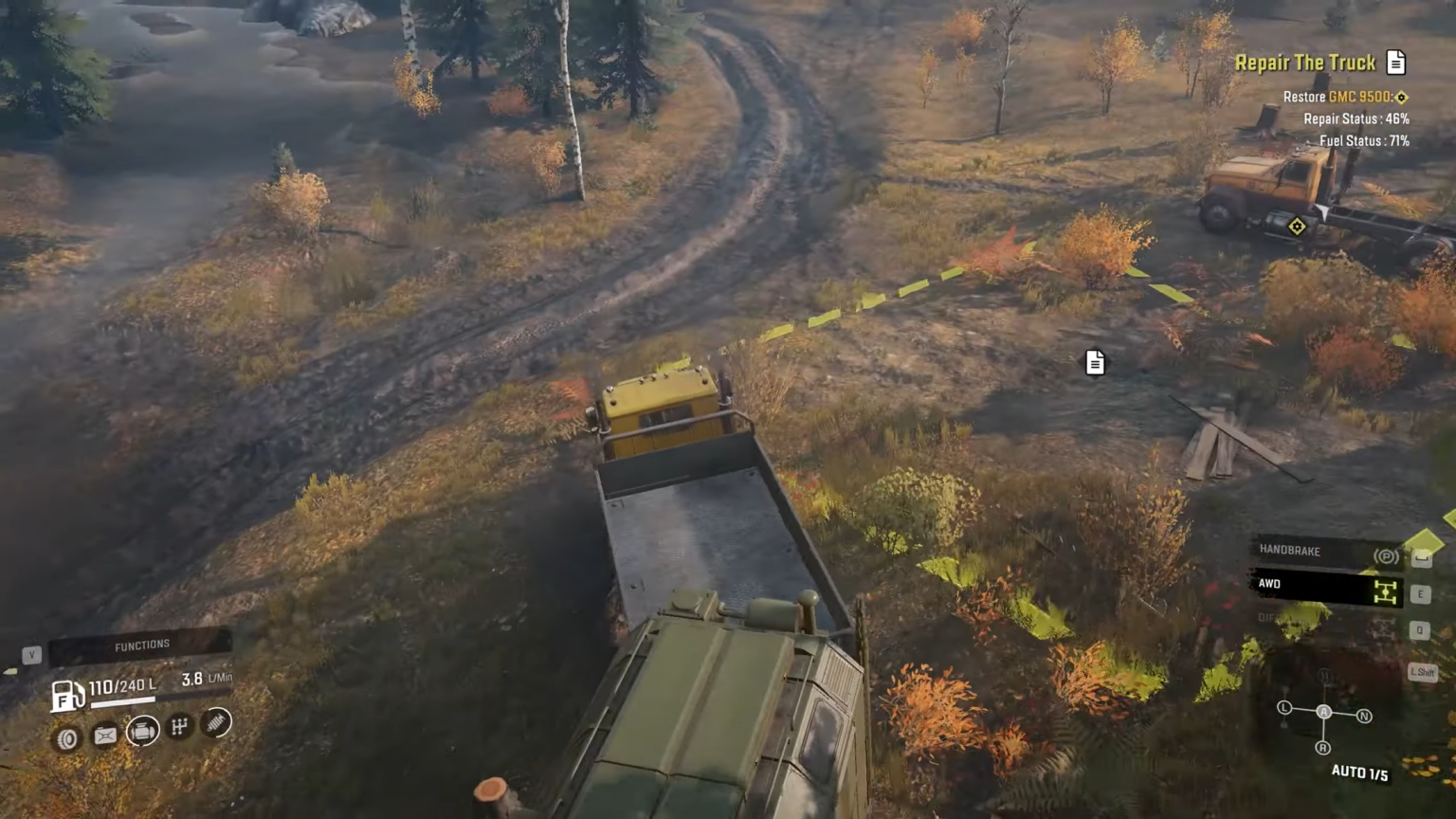The width and height of the screenshot is (1456, 819).
Task: Click the winch cable icon
Action: coord(215,723)
